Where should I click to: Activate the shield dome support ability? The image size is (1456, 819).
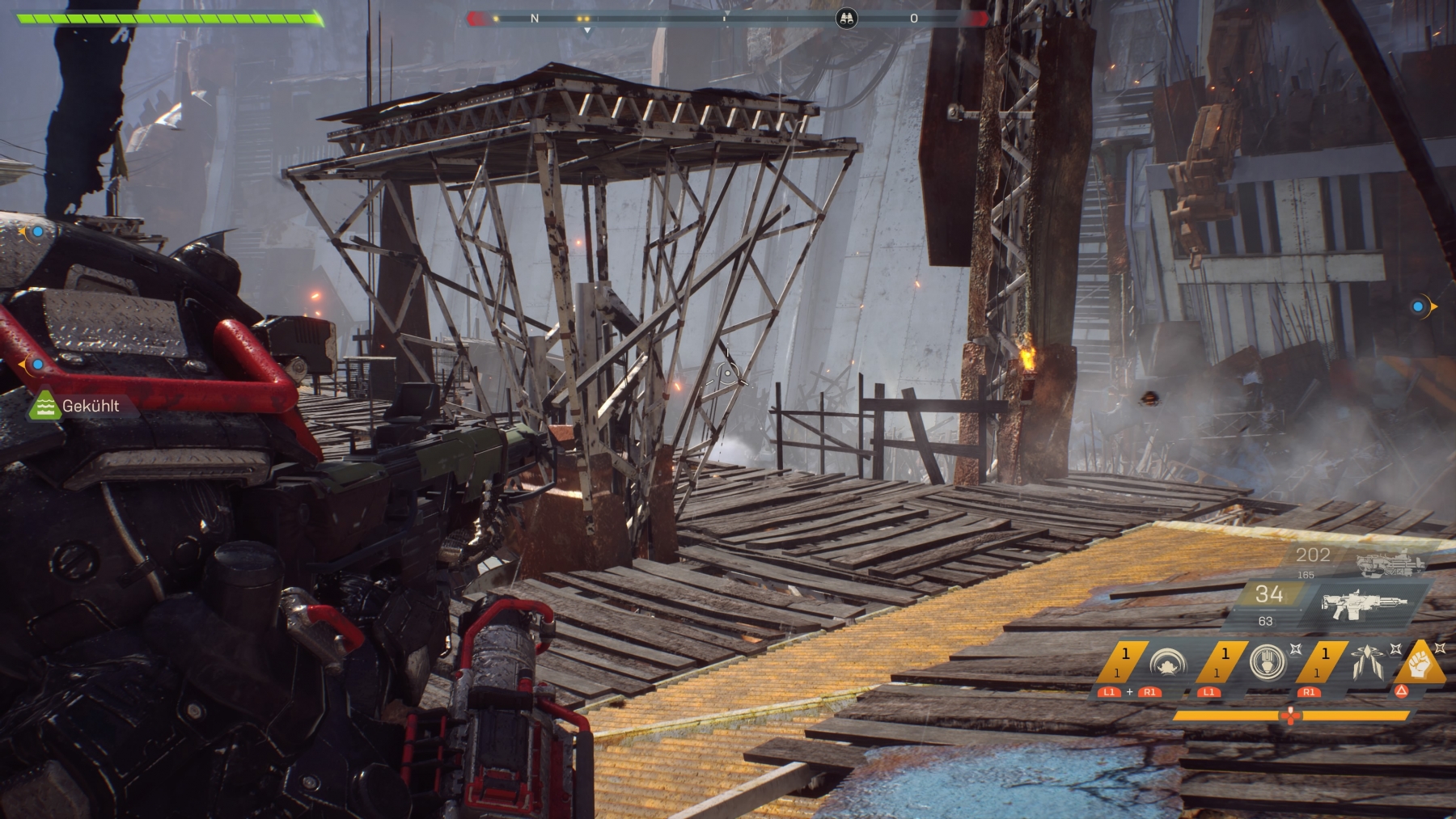pyautogui.click(x=1166, y=663)
